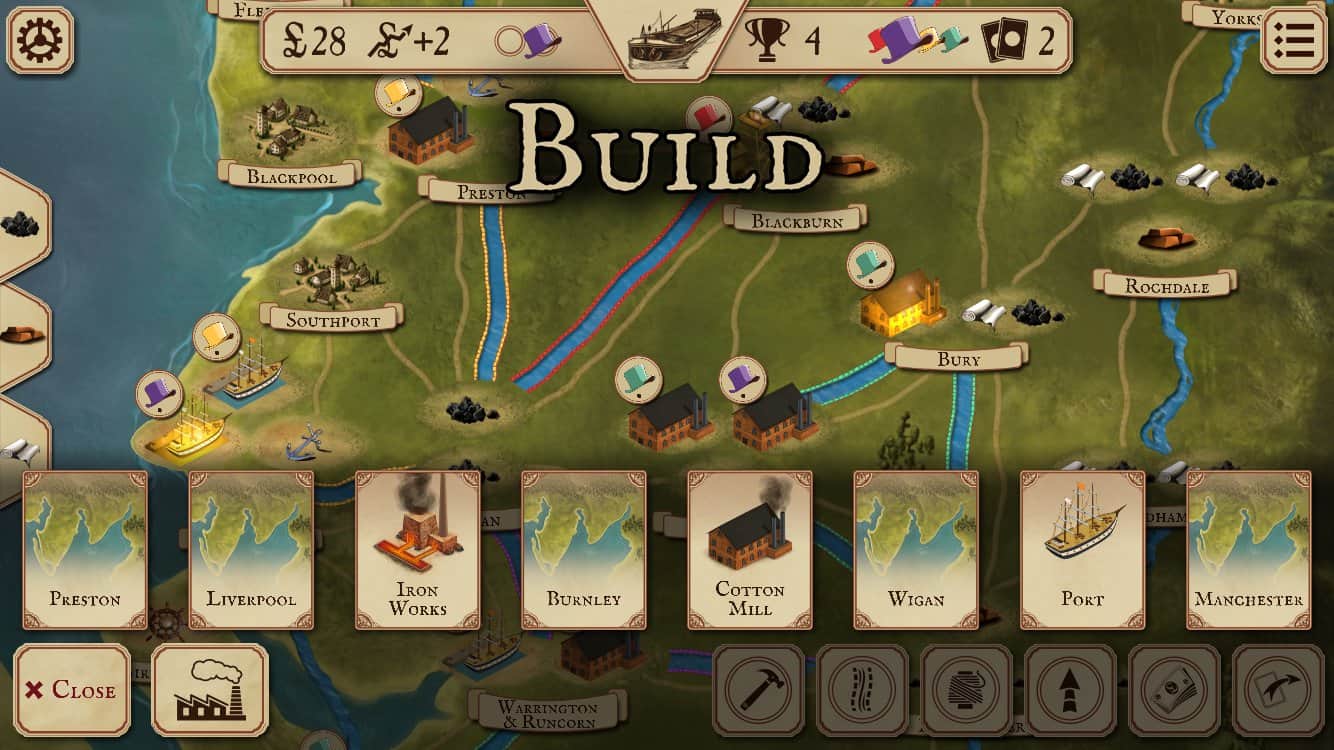
Task: Choose the Network canal route action
Action: click(862, 690)
